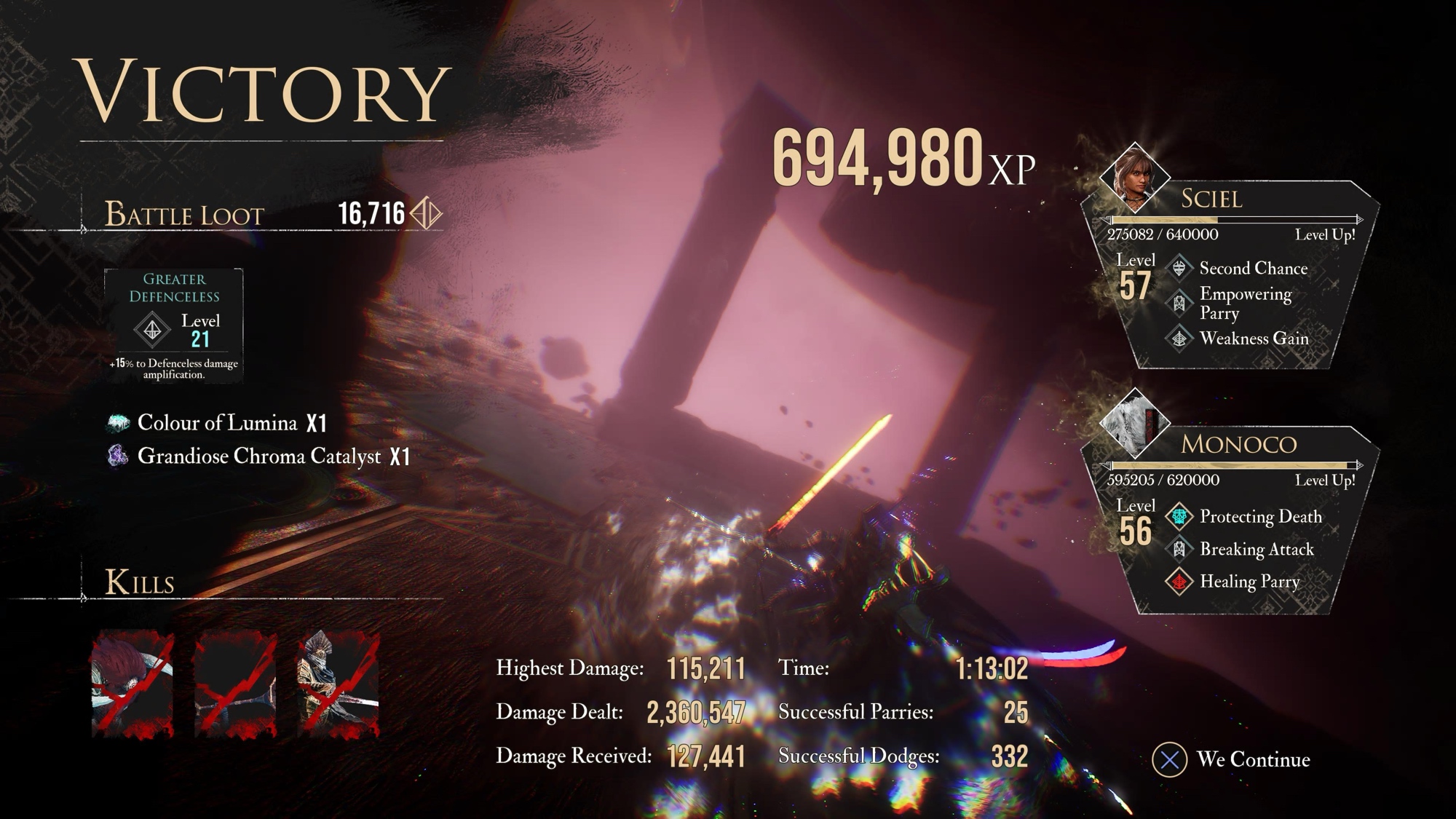Select Sciel's Second Chance entry
This screenshot has width=1456, height=819.
(1253, 269)
